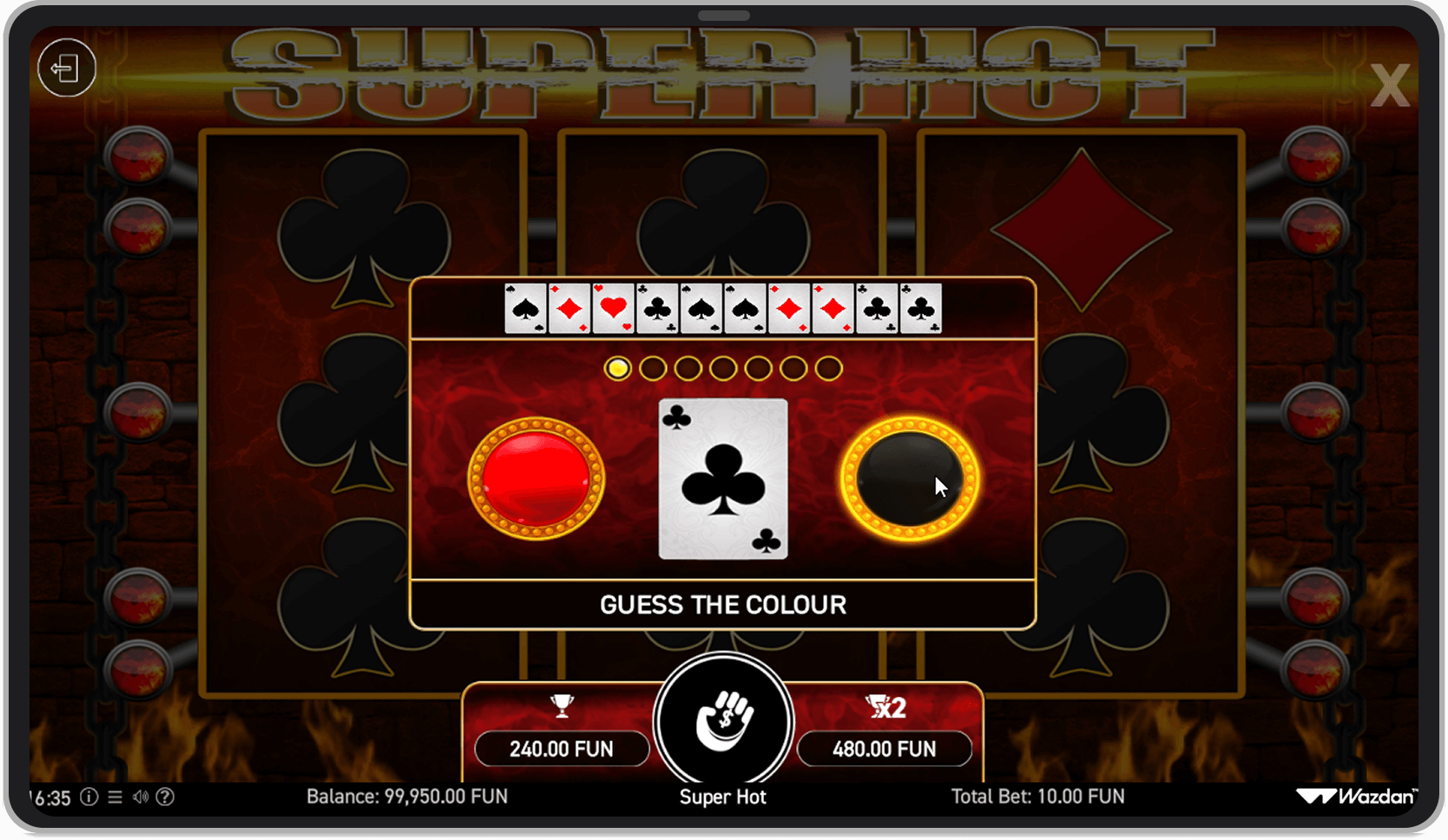
Task: Open the hamburger menu in the status bar
Action: tap(114, 797)
